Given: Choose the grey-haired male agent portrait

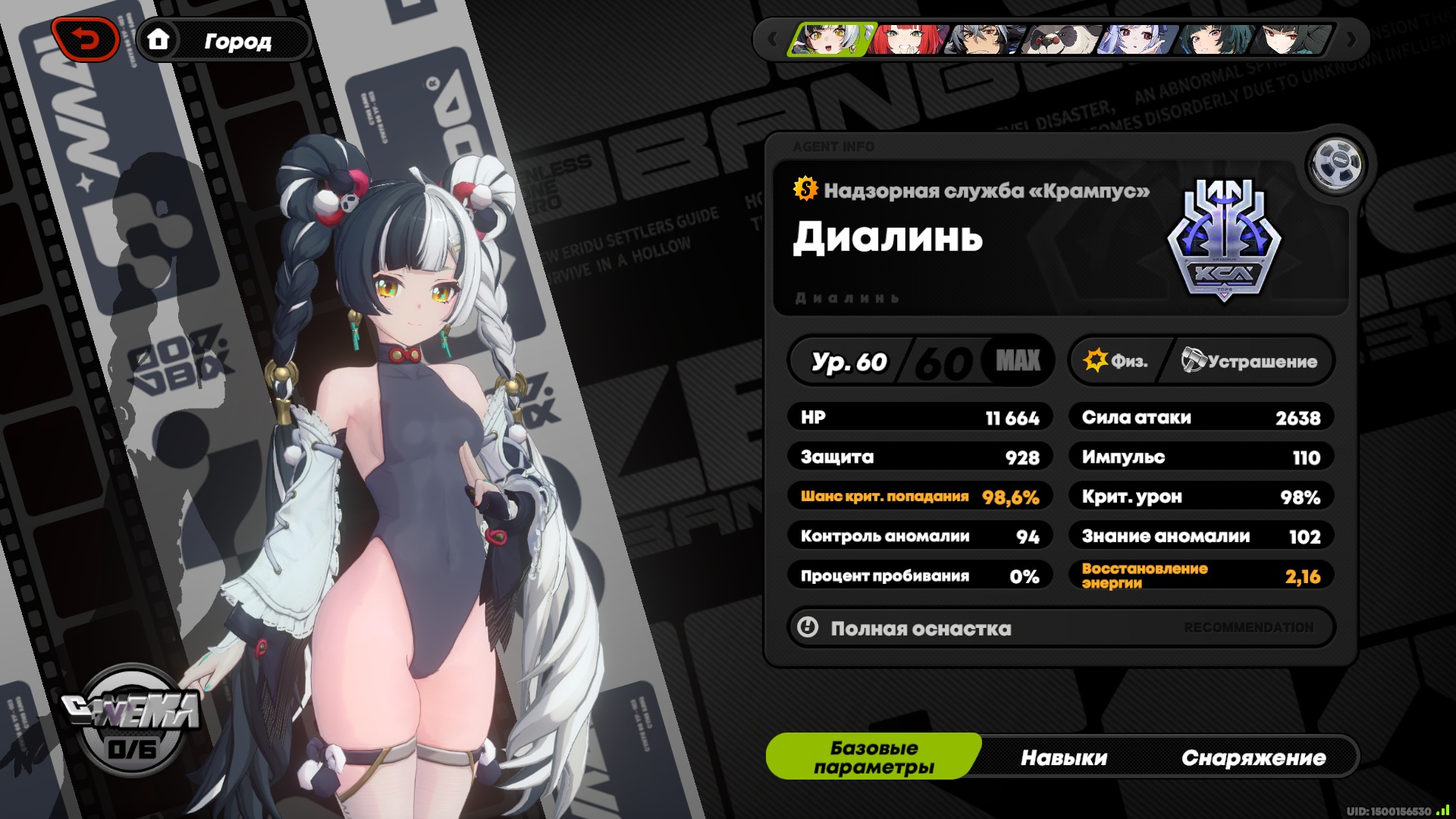Looking at the screenshot, I should pyautogui.click(x=984, y=39).
